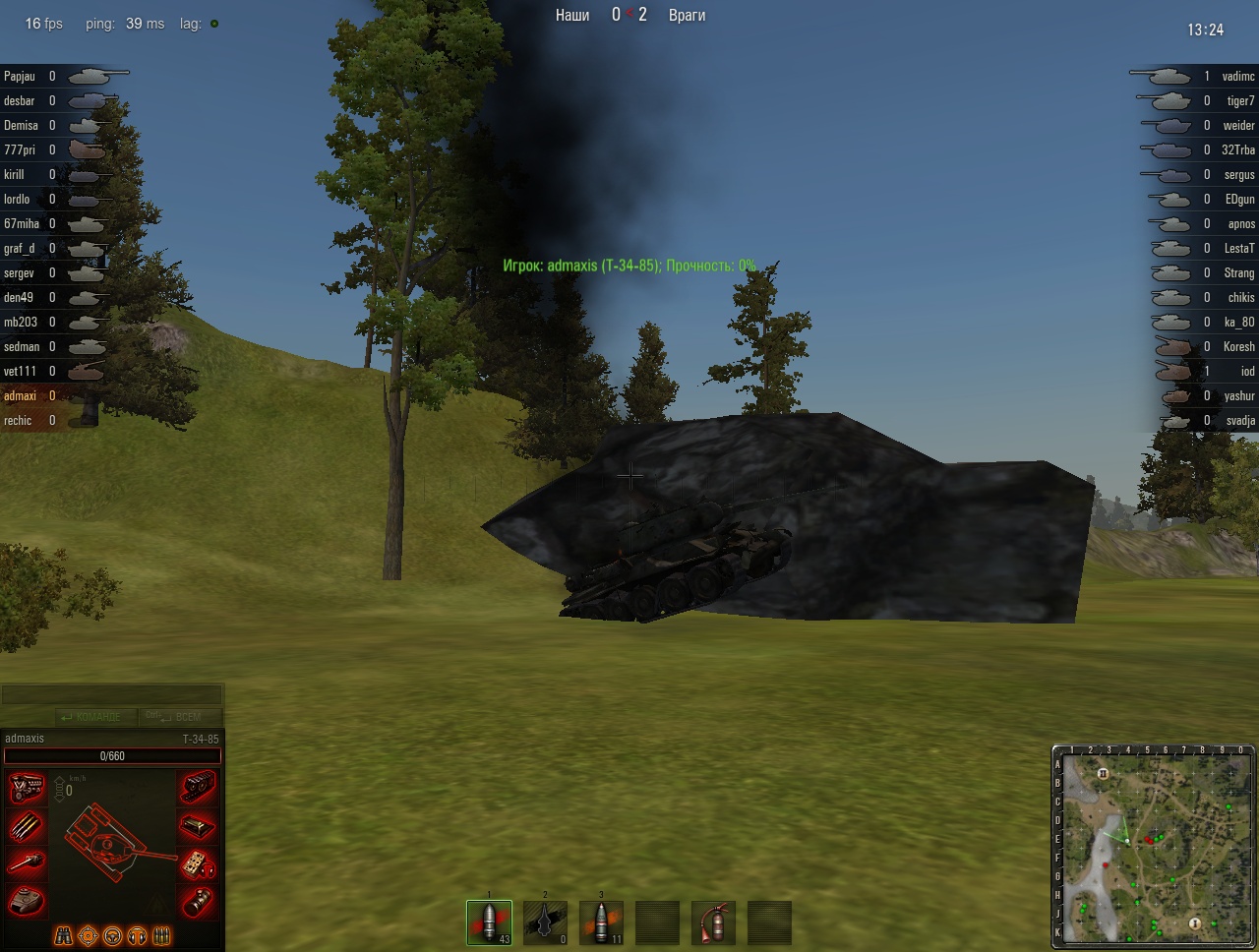
Task: Click the chat message input field
Action: pos(112,695)
